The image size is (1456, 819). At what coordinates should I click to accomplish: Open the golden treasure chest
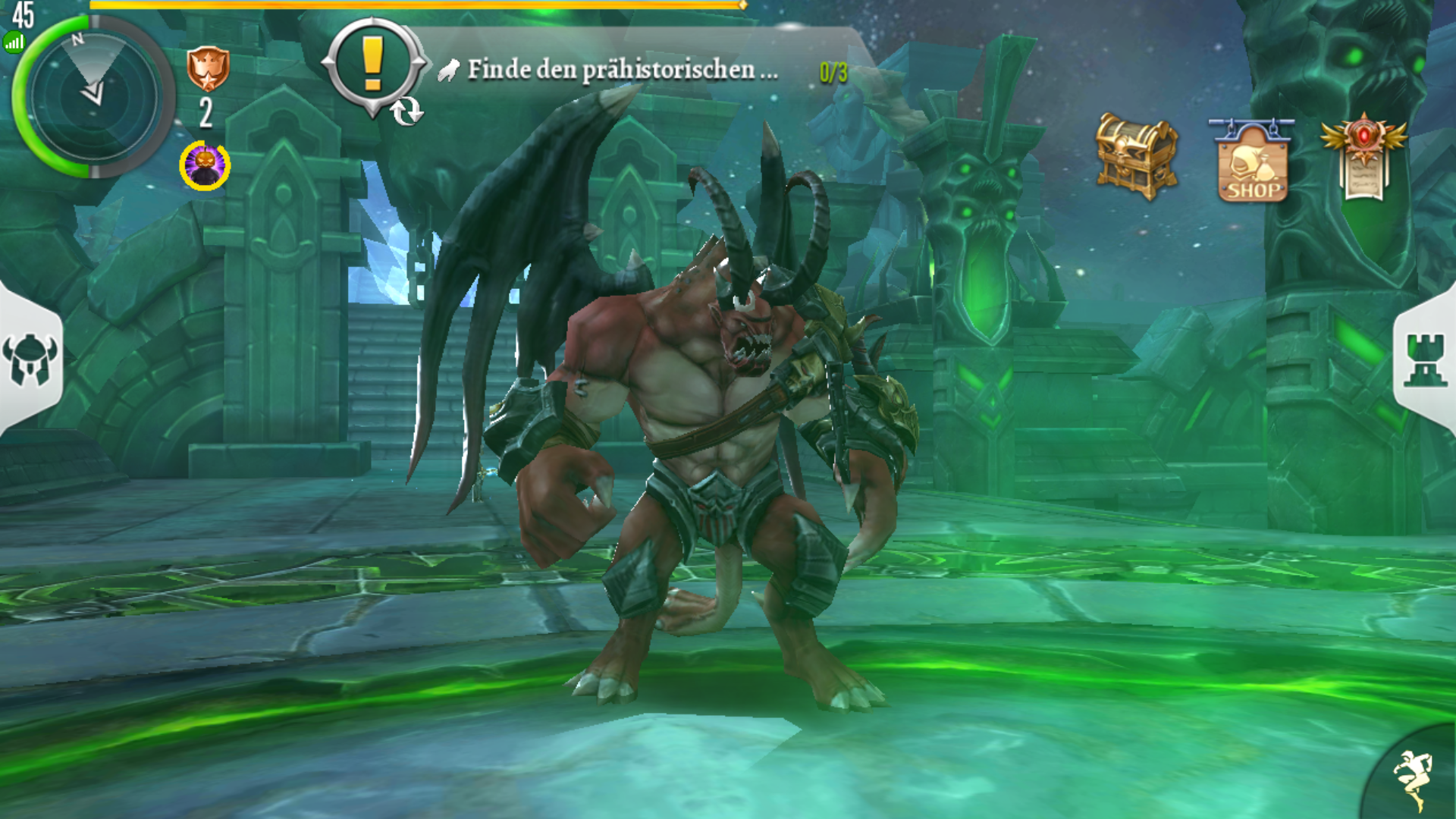pos(1135,157)
